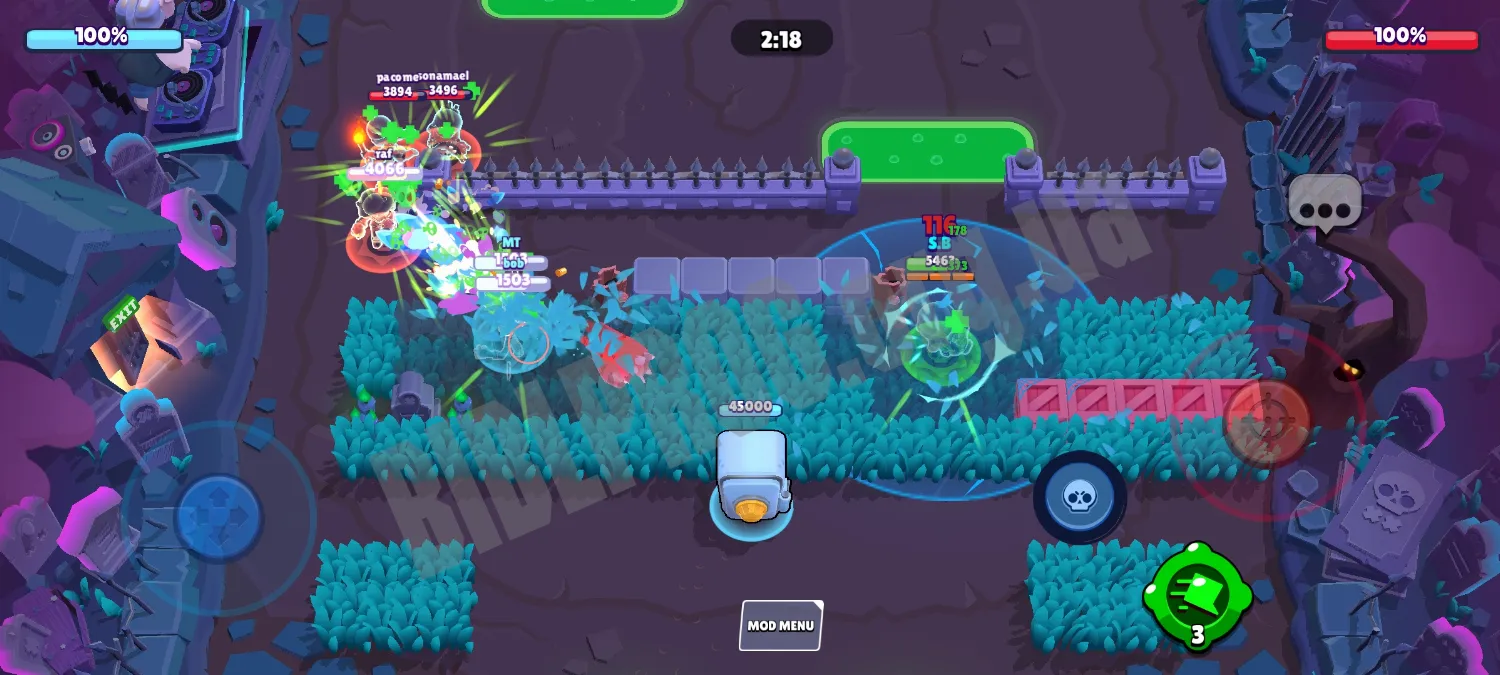Viewport: 1500px width, 675px height.
Task: Open the quick chat speech bubble
Action: coord(1325,203)
